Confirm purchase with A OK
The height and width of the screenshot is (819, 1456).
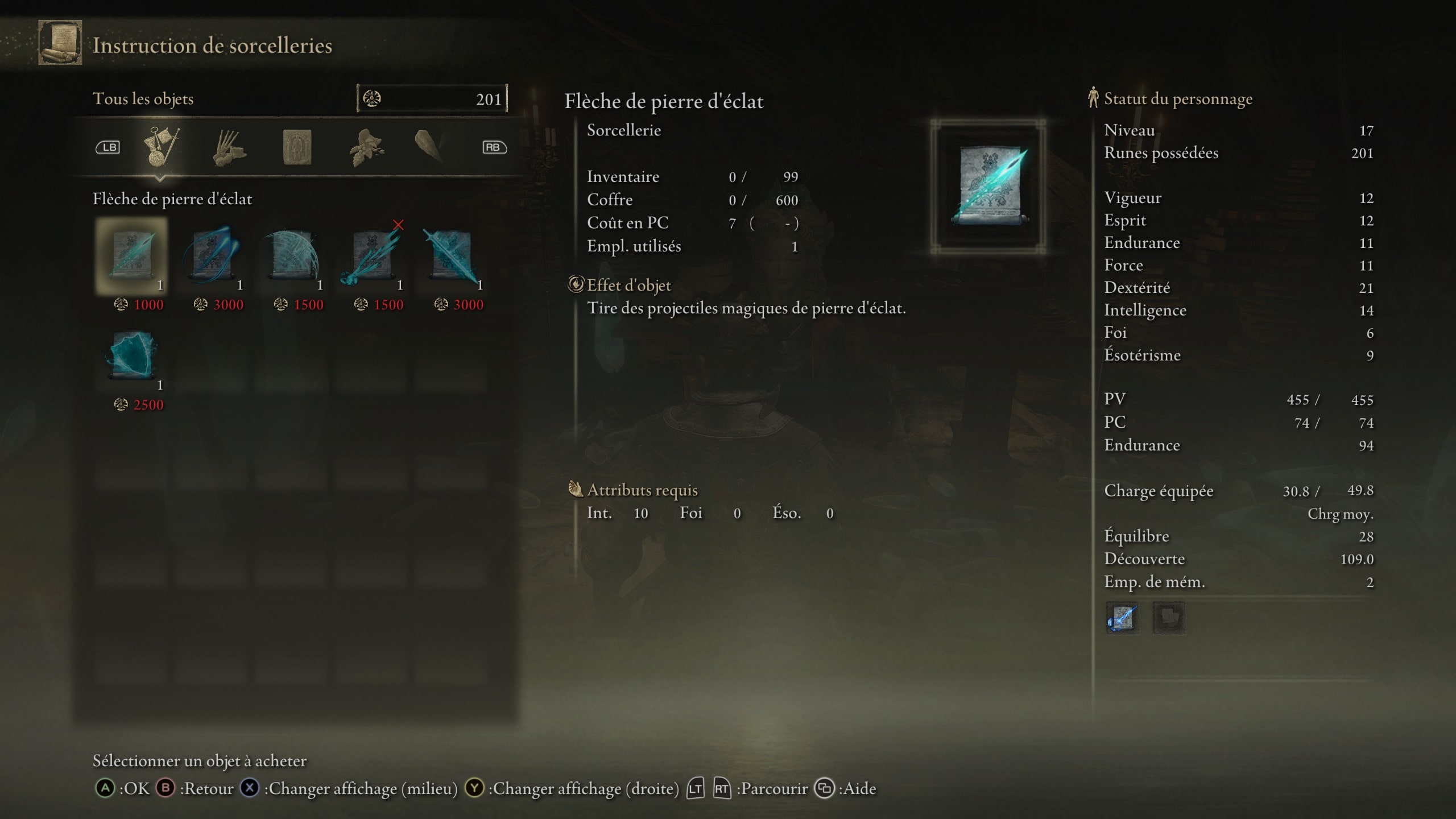pos(106,789)
